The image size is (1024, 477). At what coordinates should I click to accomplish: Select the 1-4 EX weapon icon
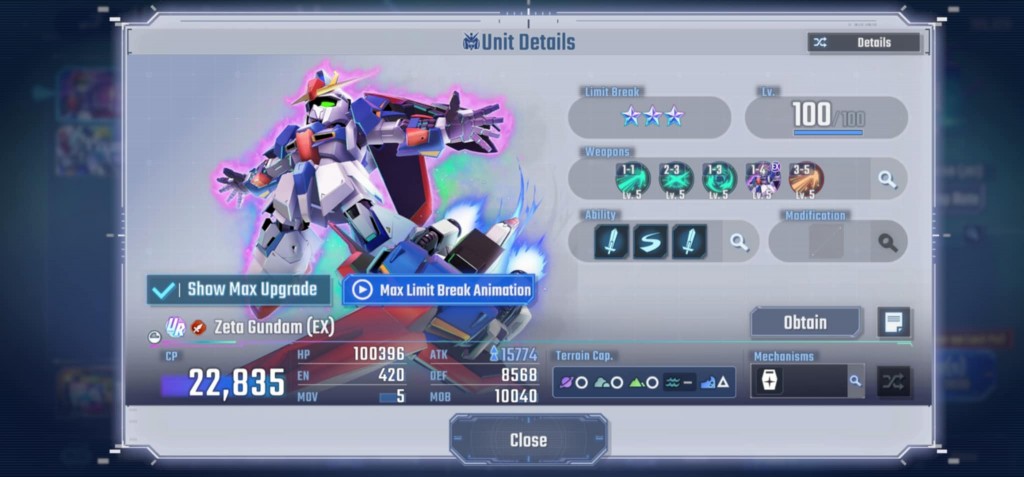pyautogui.click(x=763, y=179)
